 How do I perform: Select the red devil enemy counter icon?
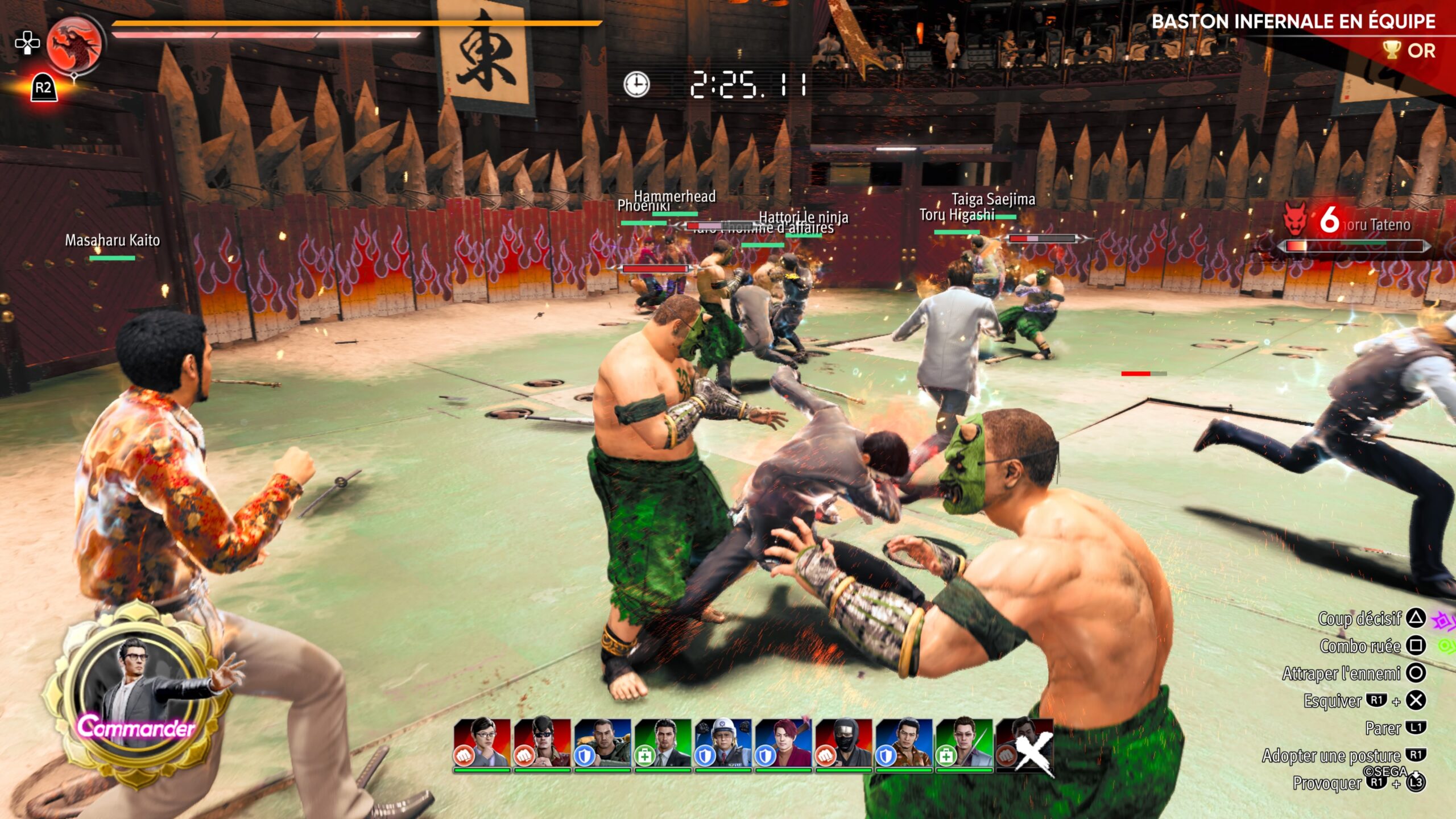(x=1295, y=220)
